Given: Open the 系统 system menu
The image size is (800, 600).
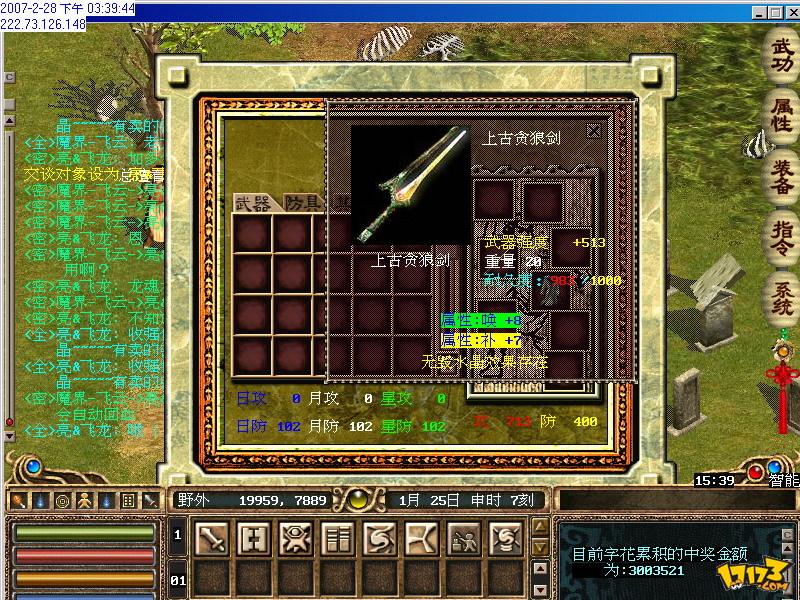Looking at the screenshot, I should 781,297.
